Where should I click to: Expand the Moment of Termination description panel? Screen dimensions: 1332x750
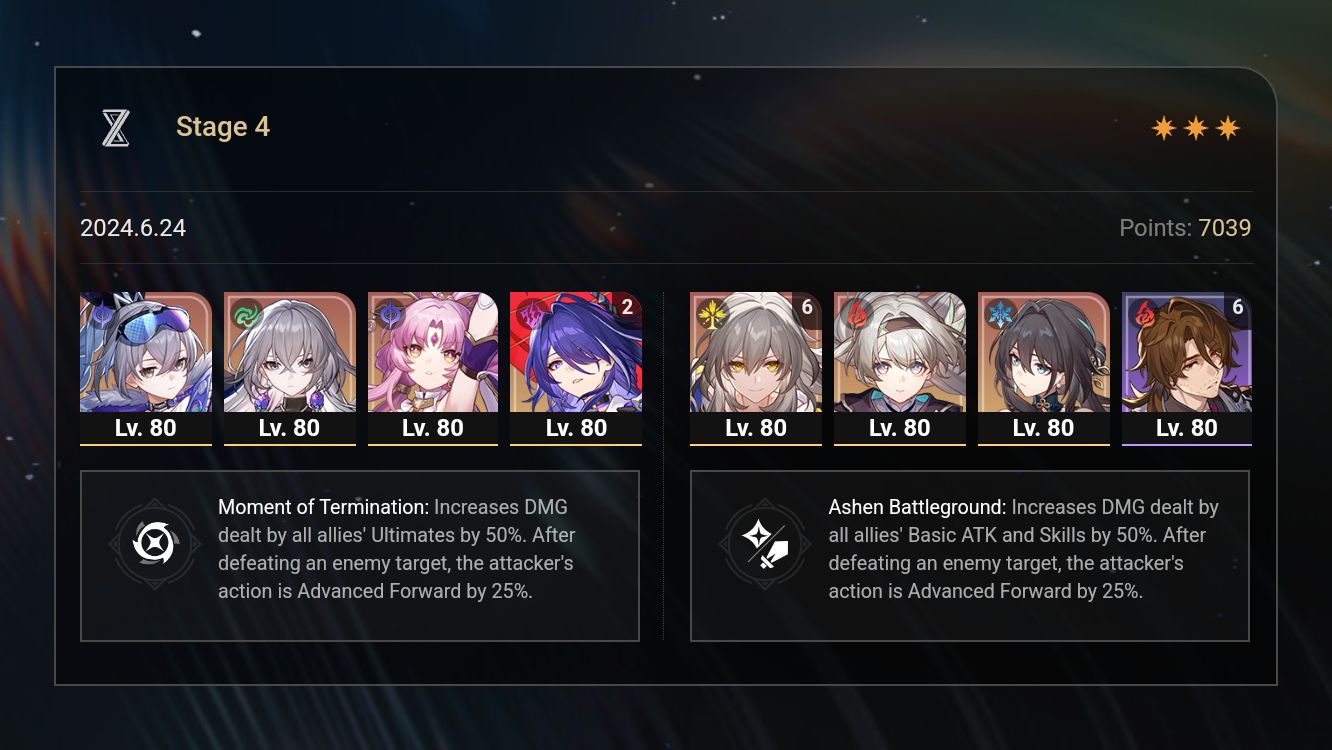360,555
